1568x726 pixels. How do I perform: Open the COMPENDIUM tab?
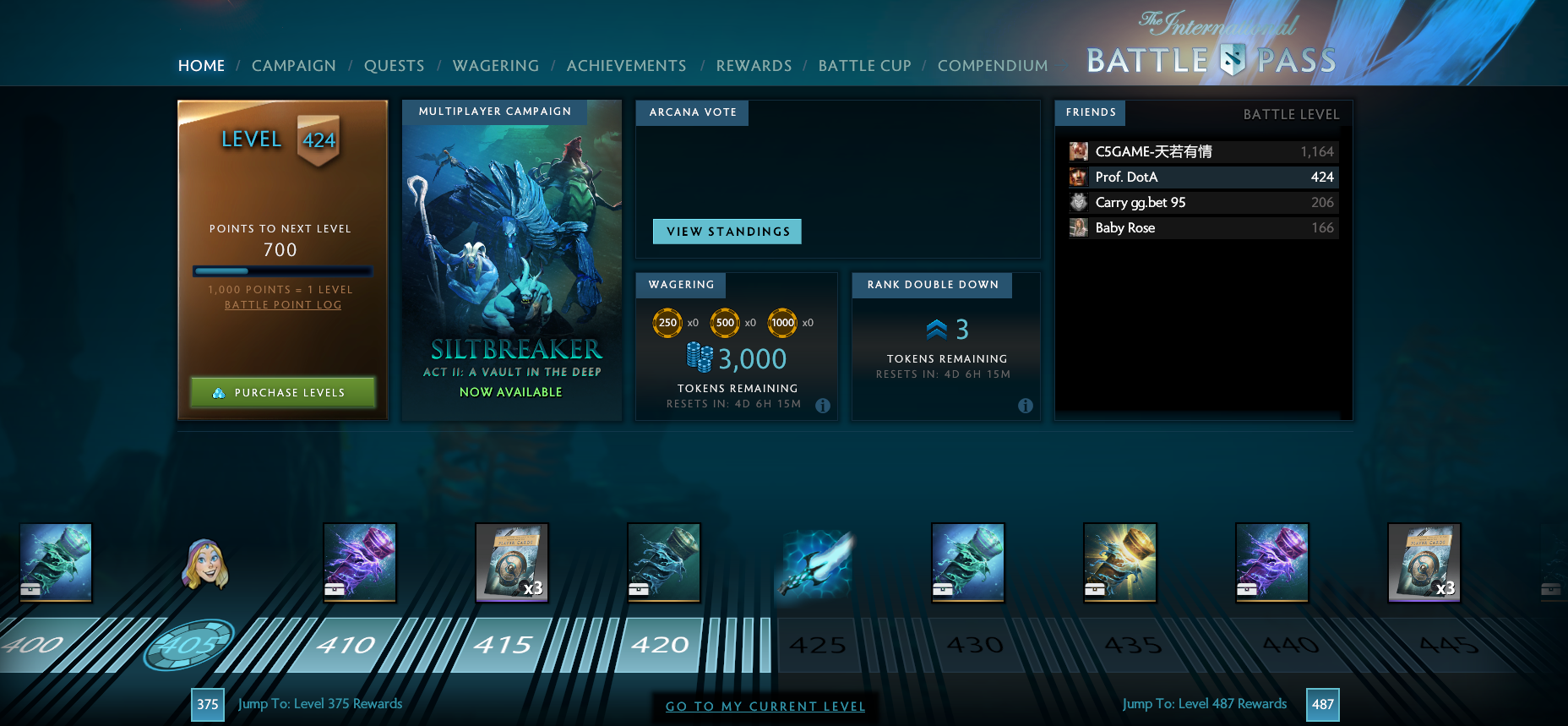click(992, 65)
